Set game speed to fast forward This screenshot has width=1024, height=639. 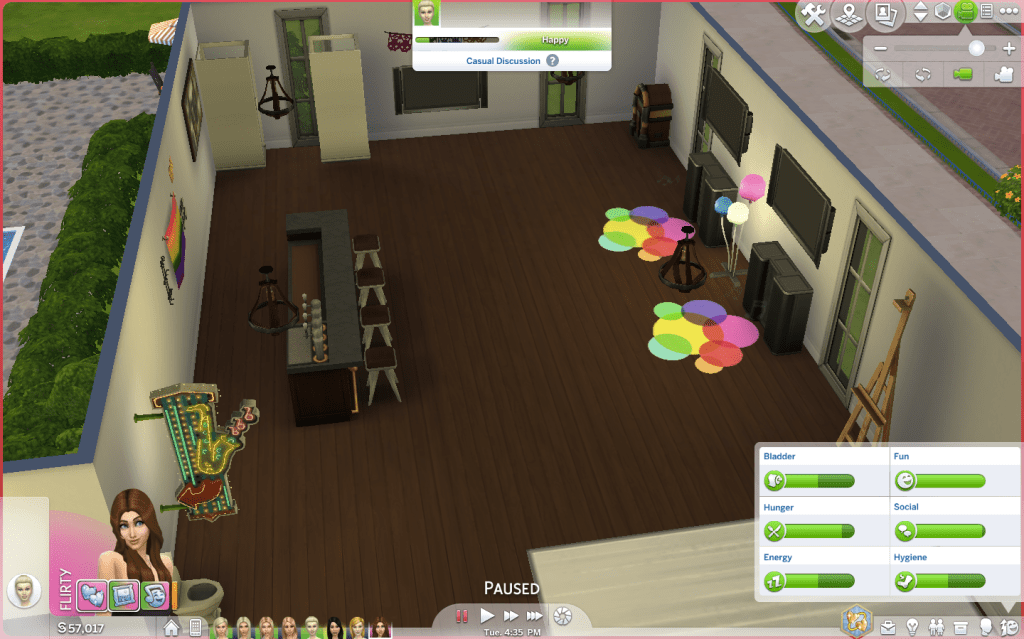(511, 616)
